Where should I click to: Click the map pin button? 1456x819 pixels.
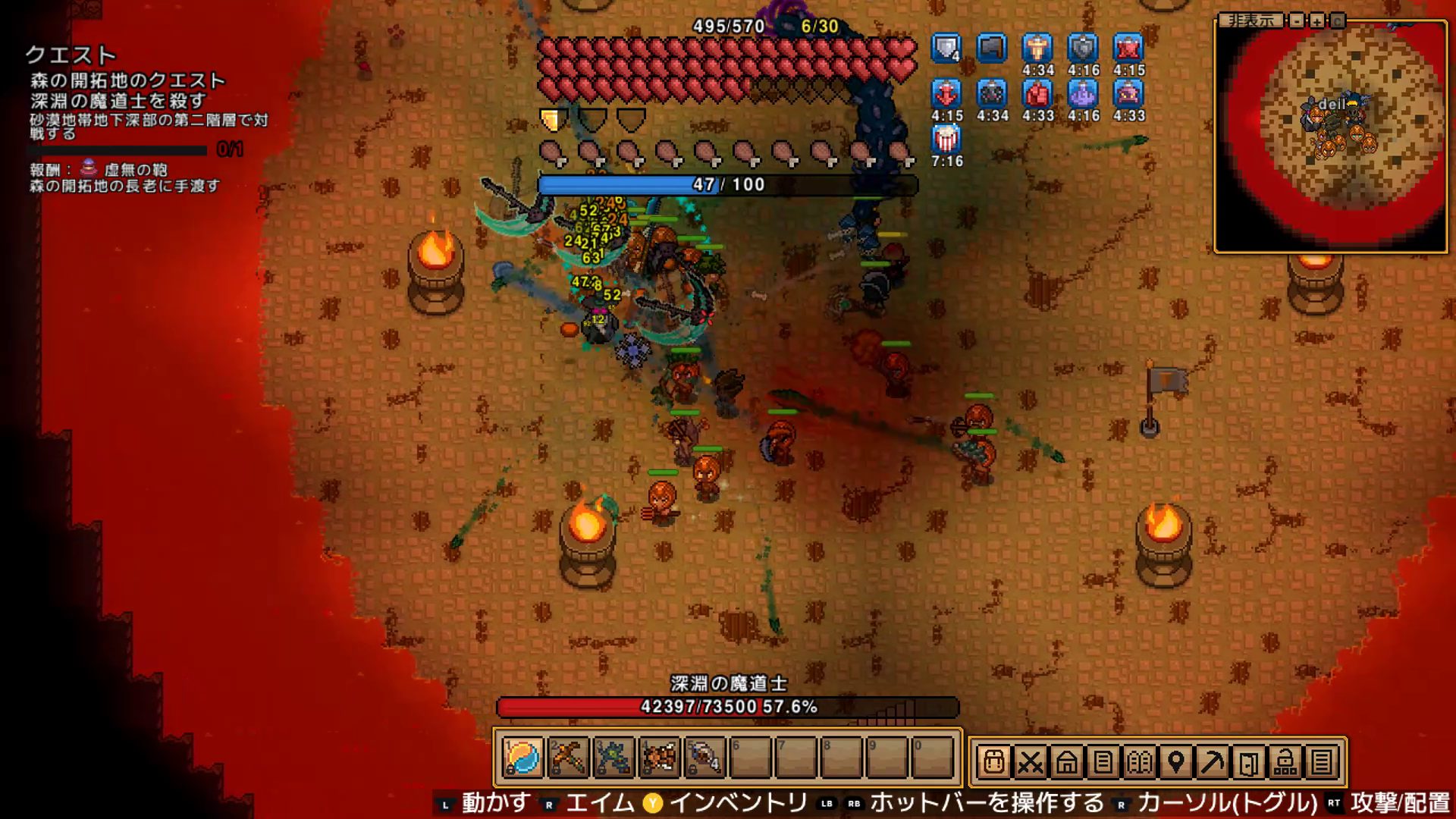tap(1175, 761)
